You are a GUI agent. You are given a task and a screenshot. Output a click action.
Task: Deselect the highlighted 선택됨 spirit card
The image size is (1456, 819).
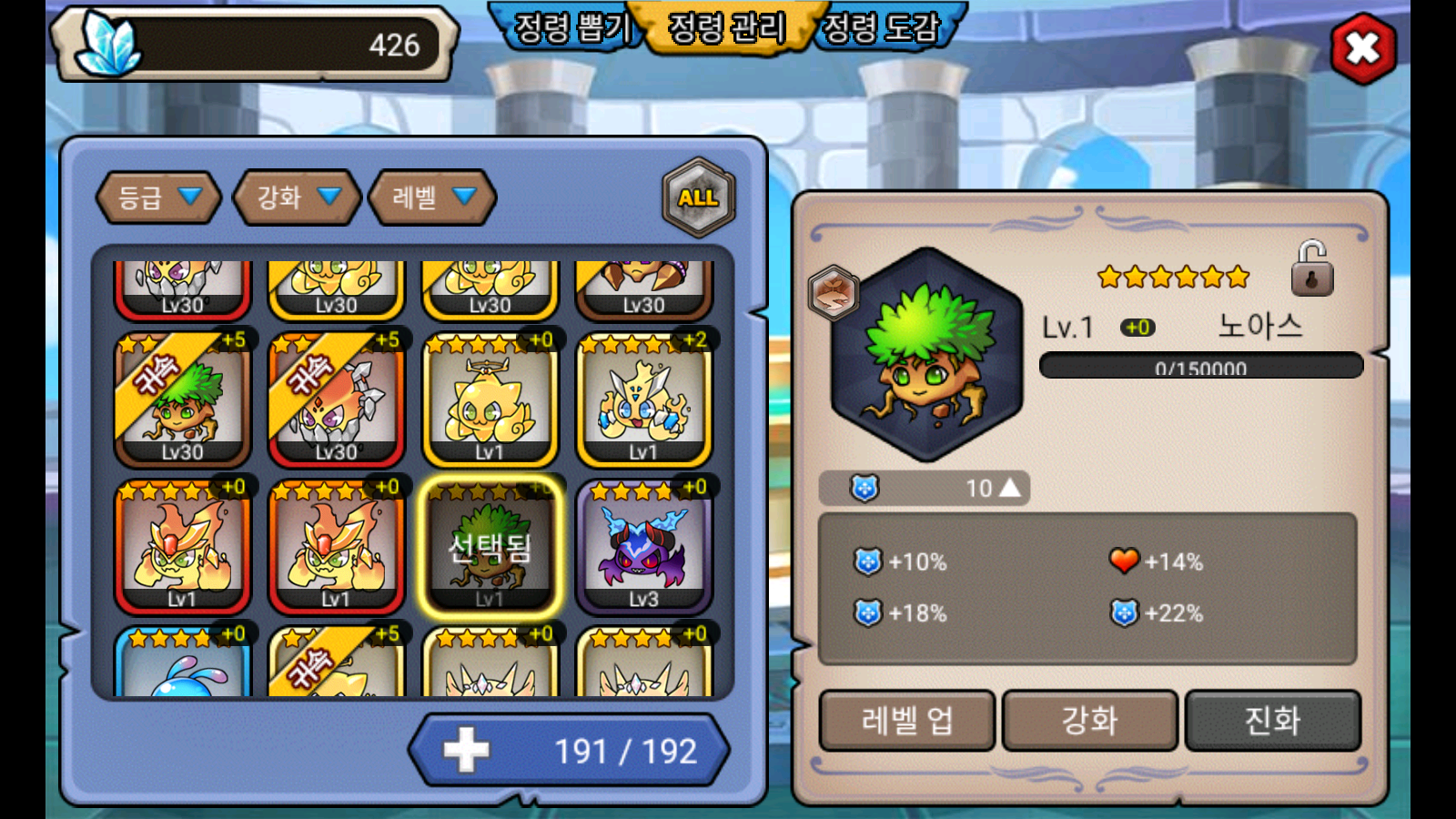tap(490, 548)
